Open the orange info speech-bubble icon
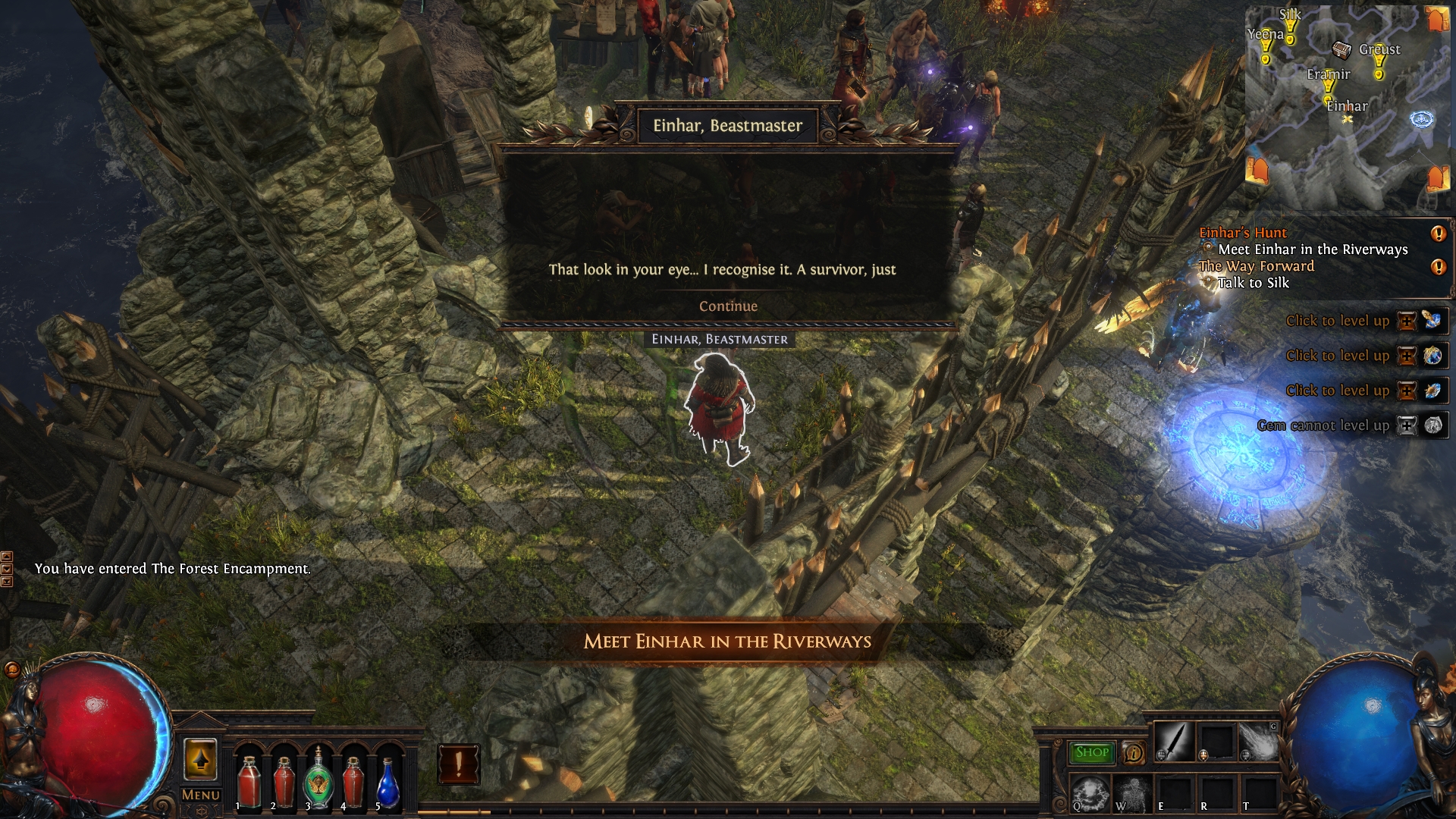 1133,753
